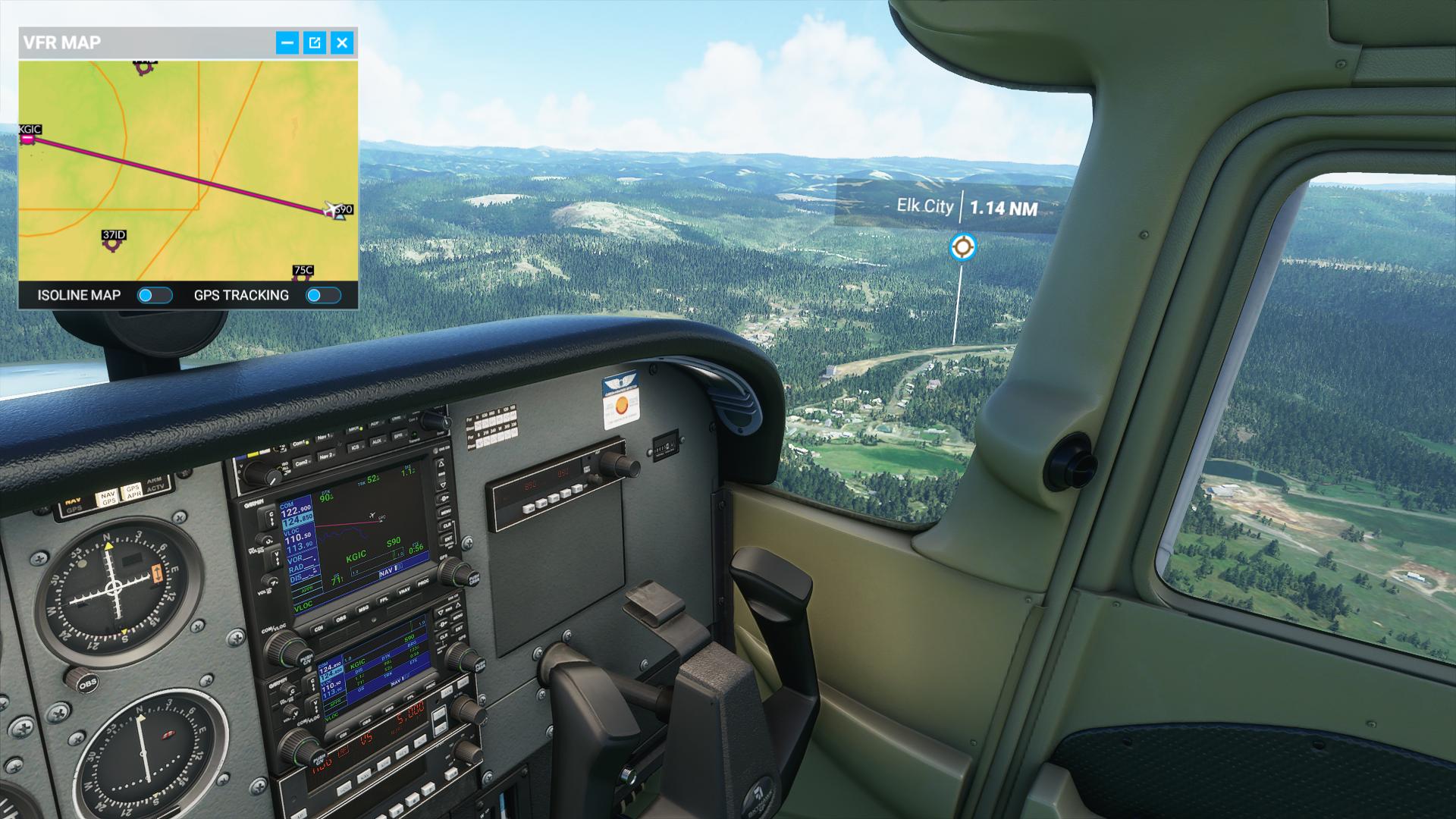The height and width of the screenshot is (819, 1456).
Task: Select the KGIC airport marker
Action: (28, 138)
